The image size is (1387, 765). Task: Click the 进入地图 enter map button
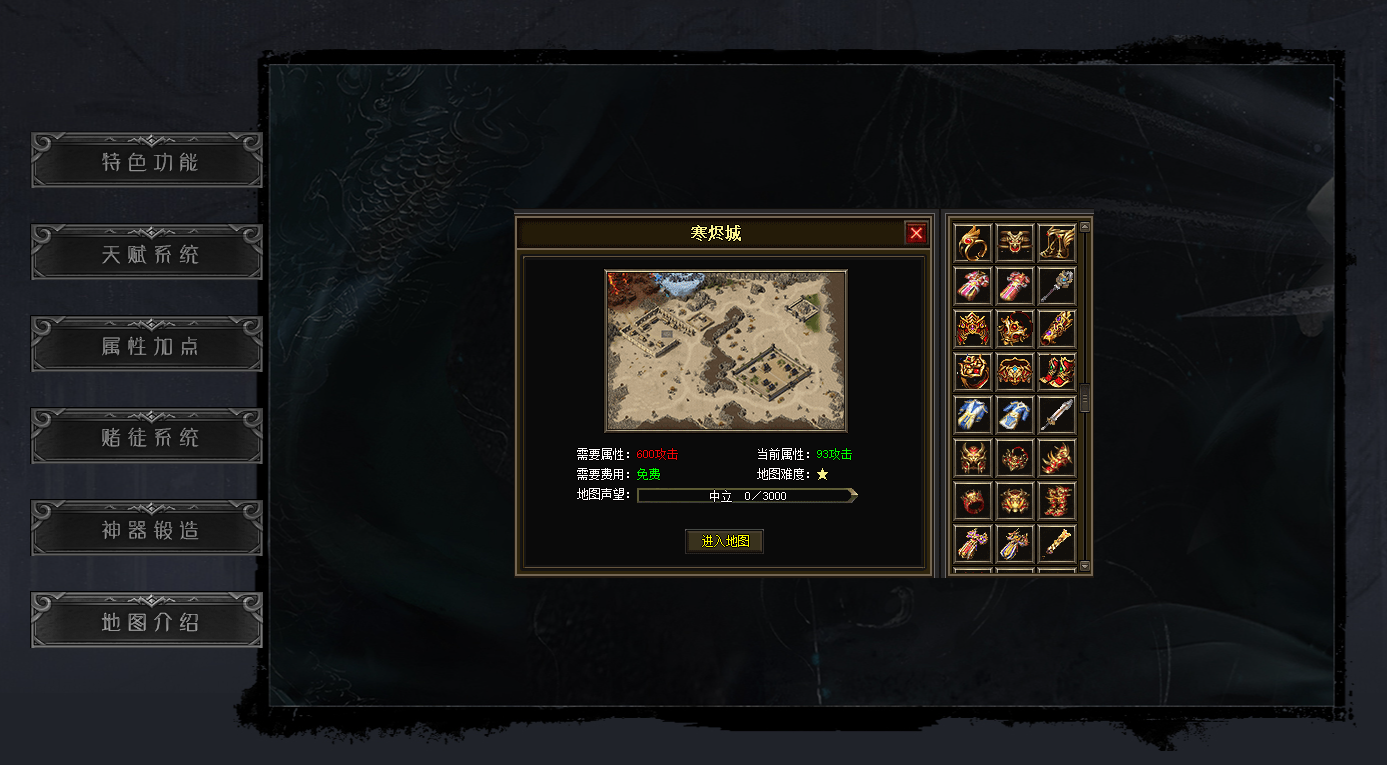click(x=725, y=541)
